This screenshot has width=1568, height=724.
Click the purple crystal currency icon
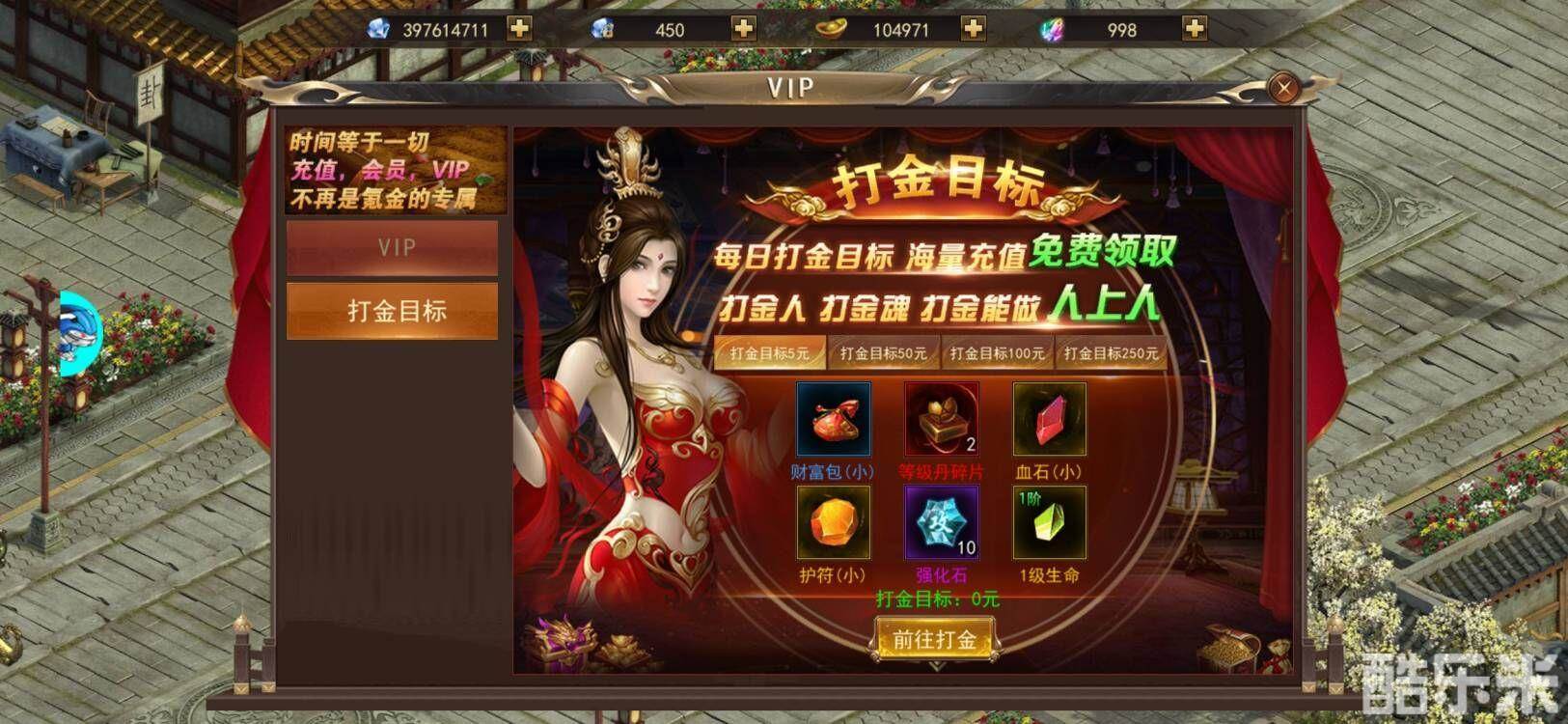pyautogui.click(x=1052, y=29)
